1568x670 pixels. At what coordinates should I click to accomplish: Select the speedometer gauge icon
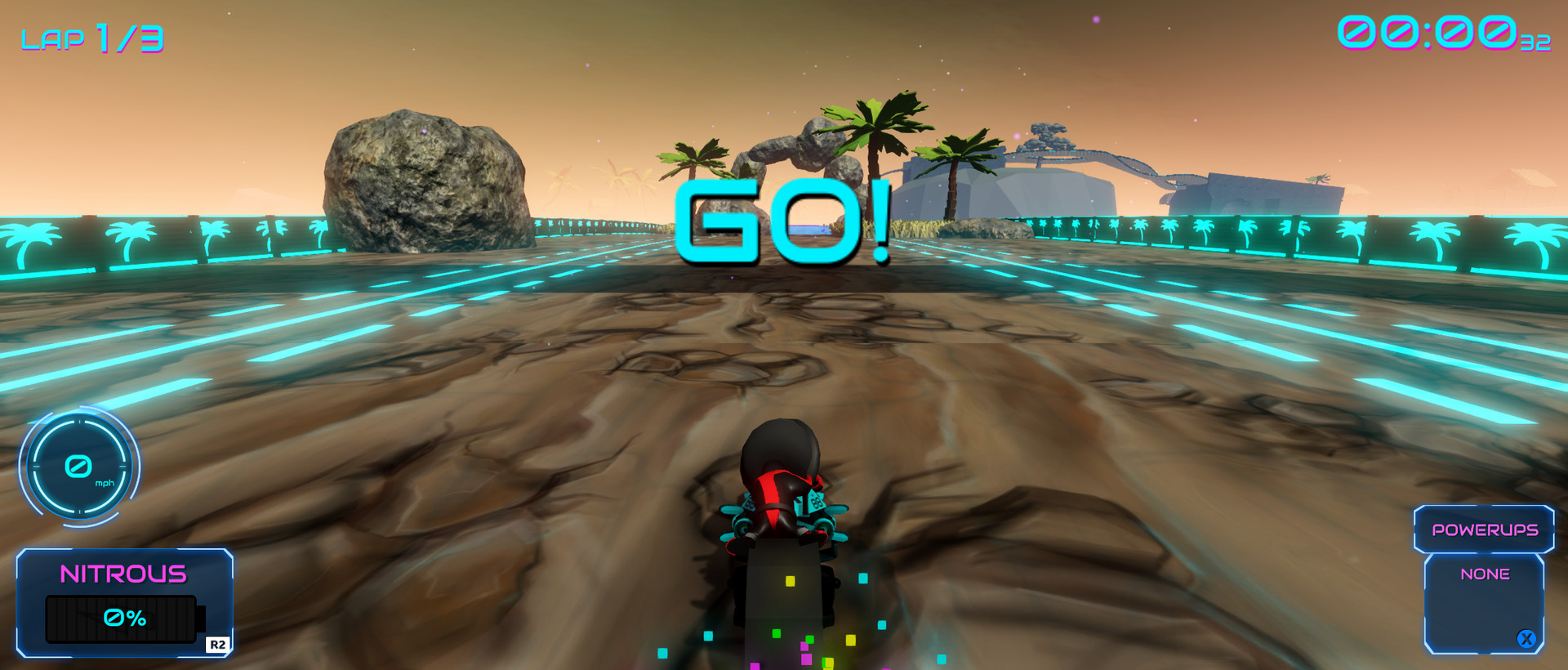click(x=78, y=467)
